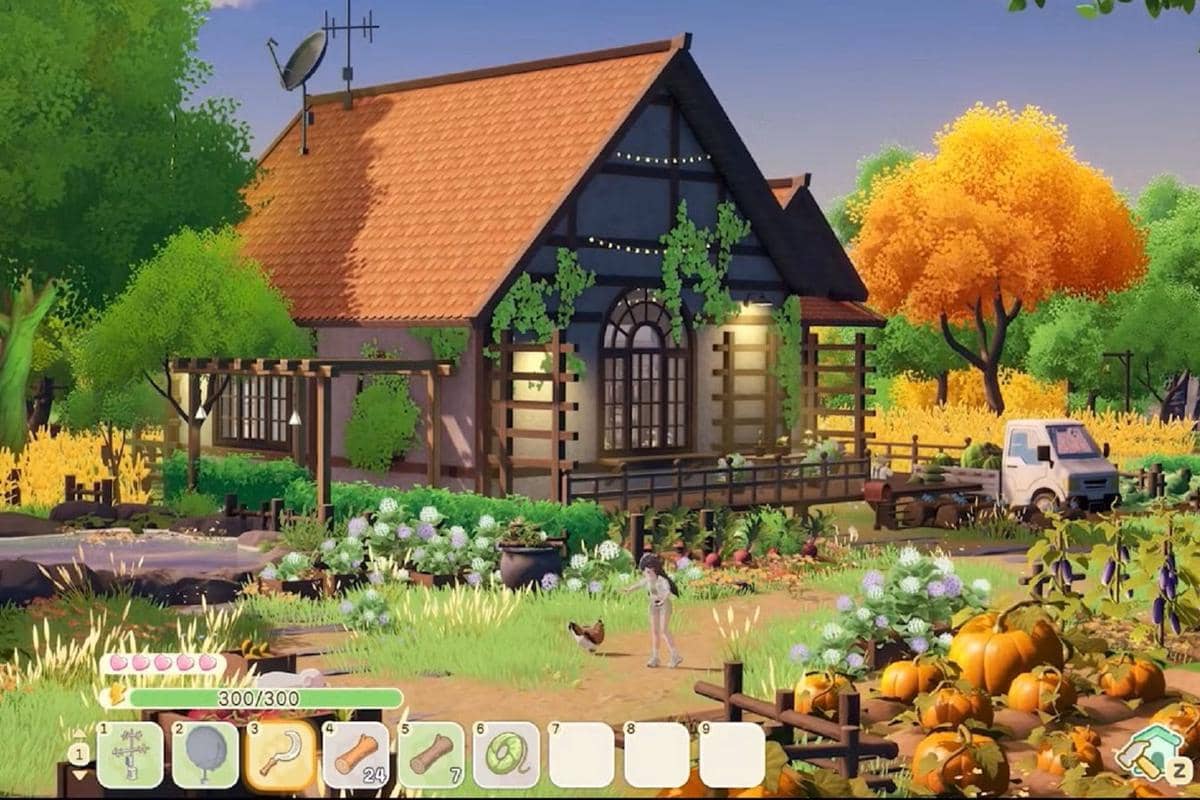Choose the green coiled hose slot

pyautogui.click(x=506, y=755)
